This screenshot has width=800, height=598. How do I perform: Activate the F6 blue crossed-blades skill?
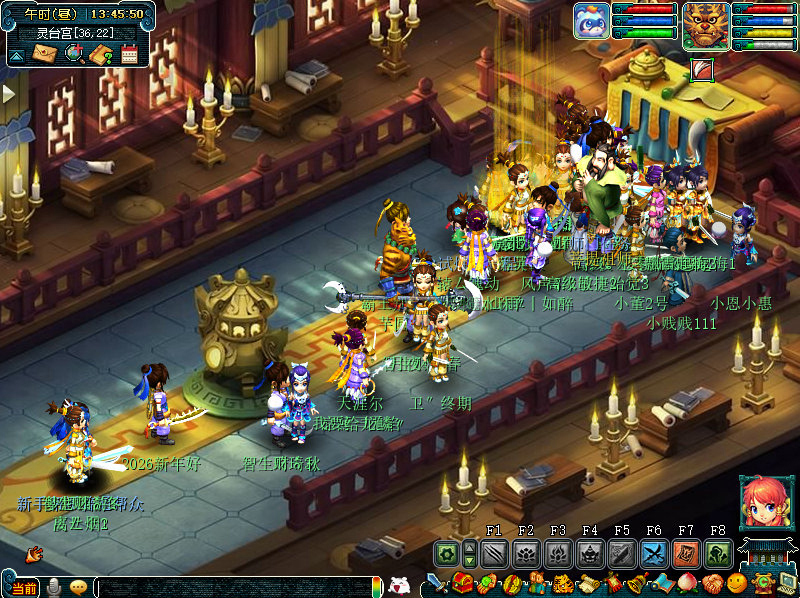pyautogui.click(x=654, y=553)
